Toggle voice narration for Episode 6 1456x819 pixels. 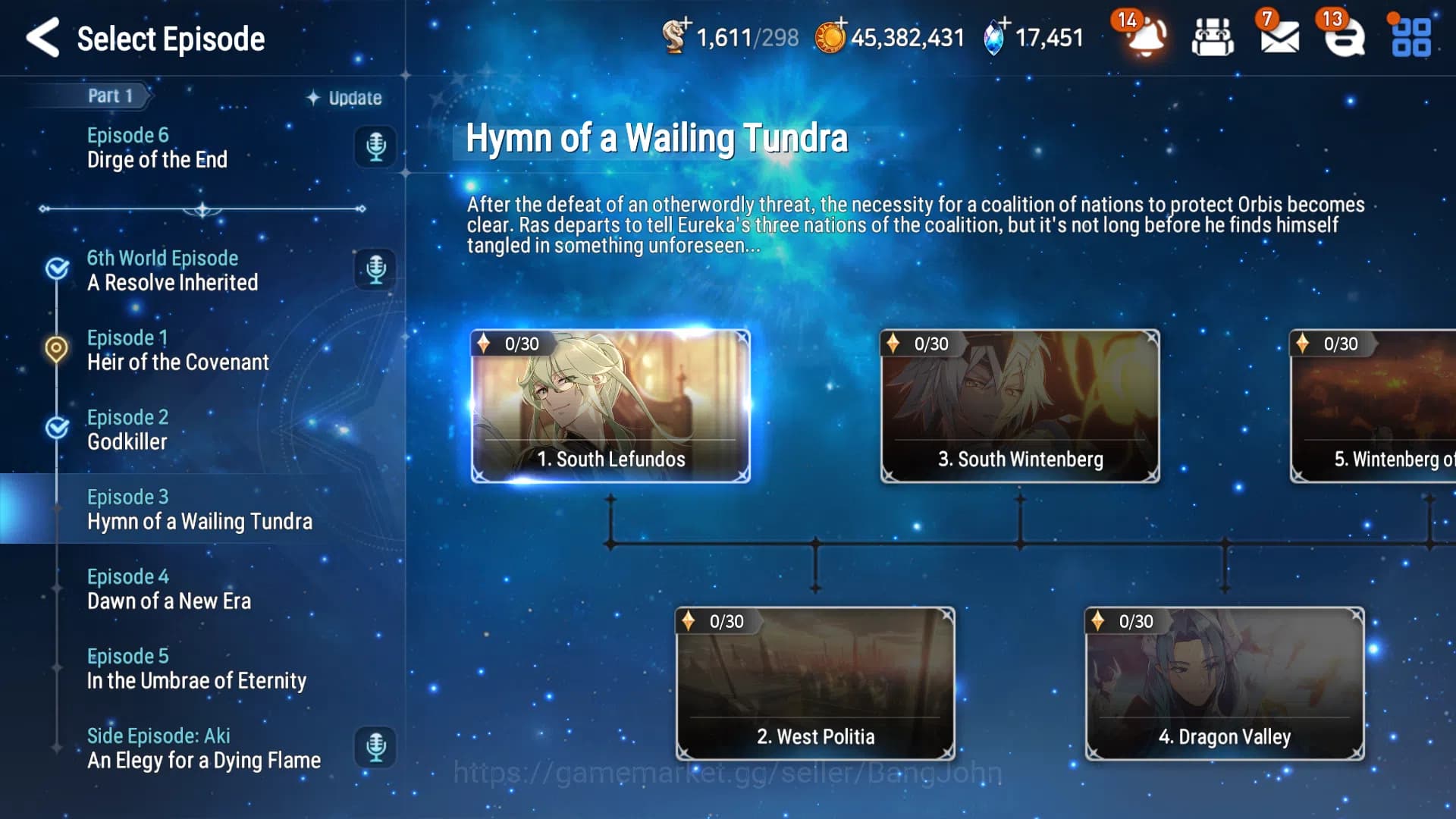375,147
